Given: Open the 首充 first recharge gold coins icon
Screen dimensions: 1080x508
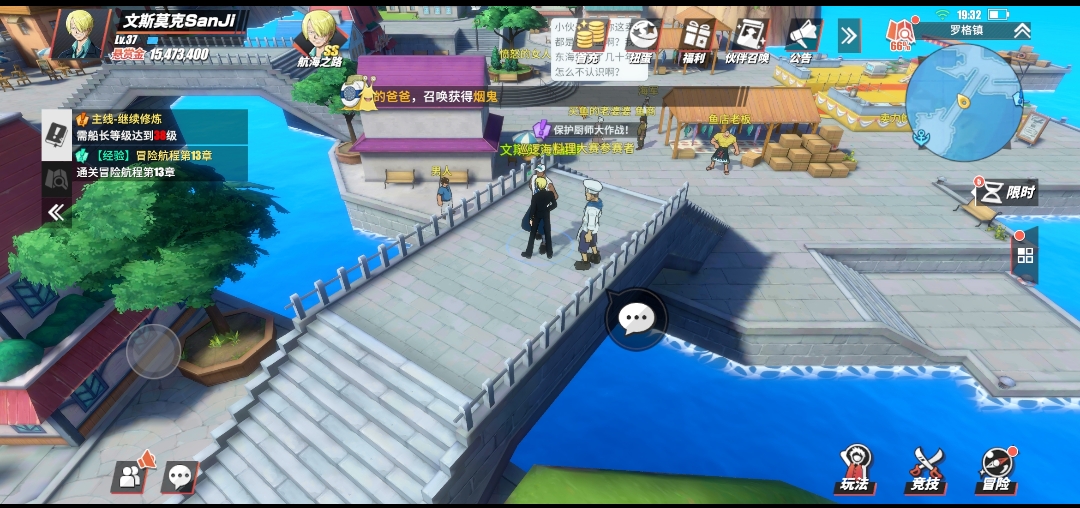Looking at the screenshot, I should tap(594, 40).
